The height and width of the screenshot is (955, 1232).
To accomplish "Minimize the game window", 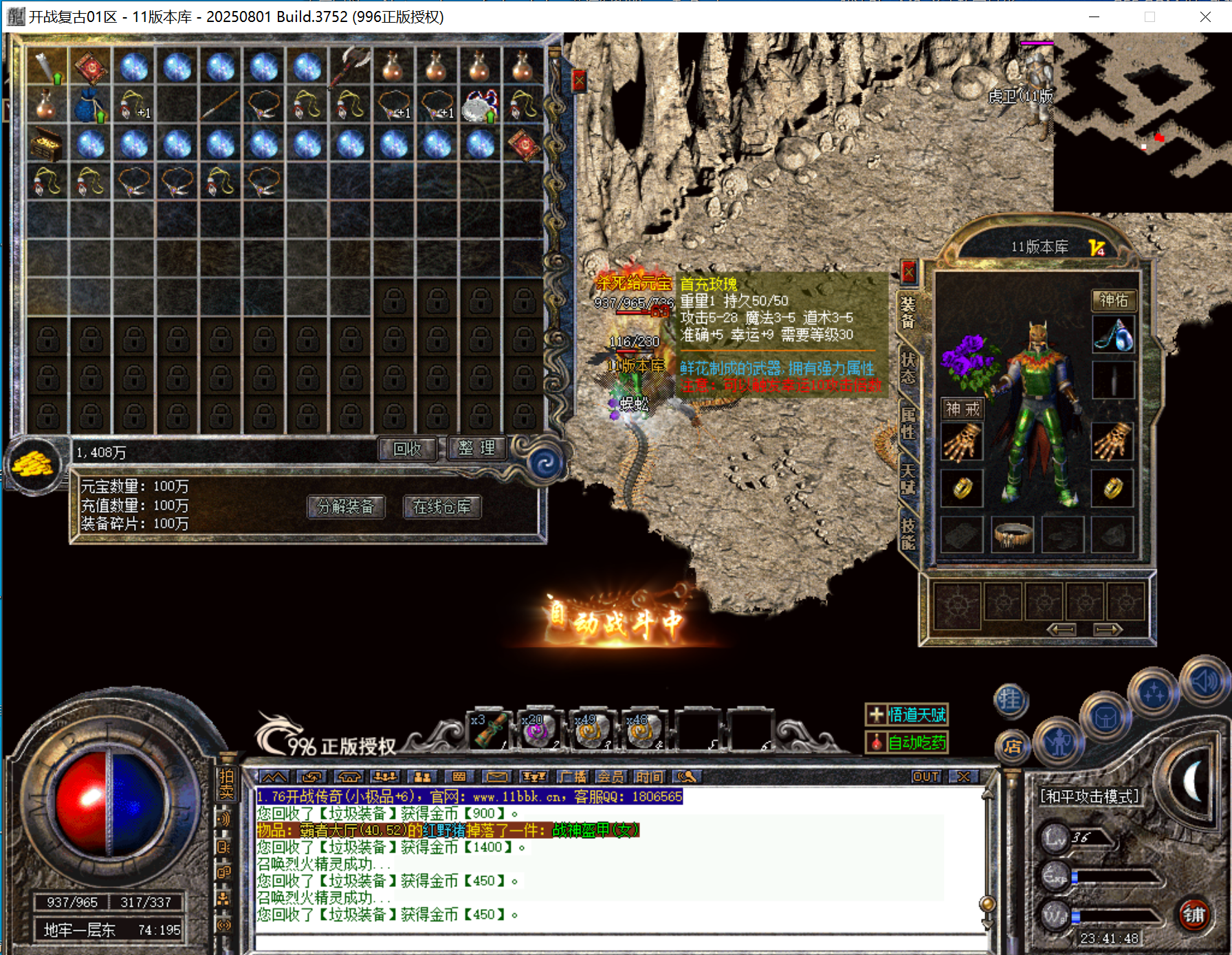I will click(x=1094, y=17).
